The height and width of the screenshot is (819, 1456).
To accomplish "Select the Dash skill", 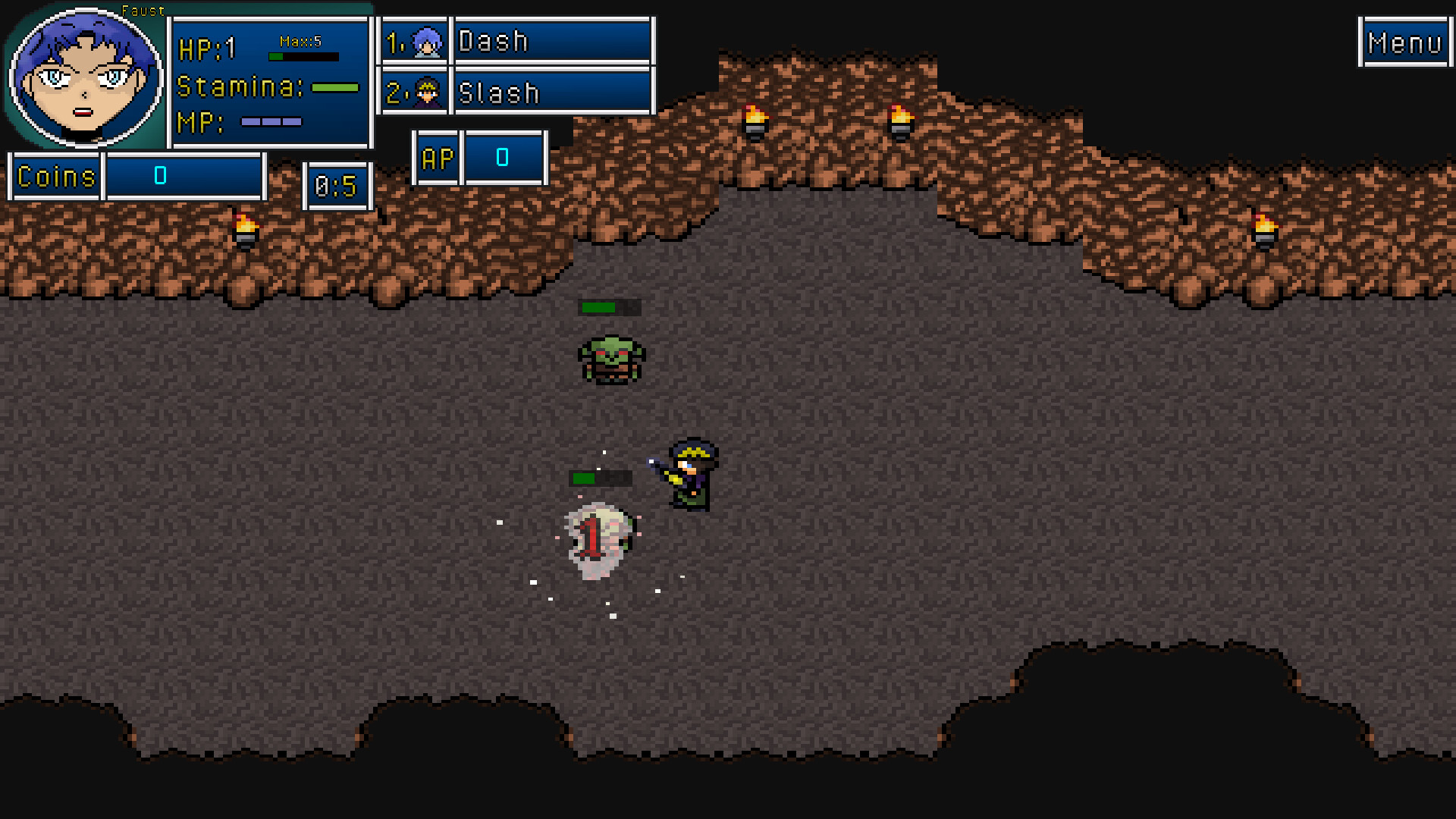I will tap(554, 40).
